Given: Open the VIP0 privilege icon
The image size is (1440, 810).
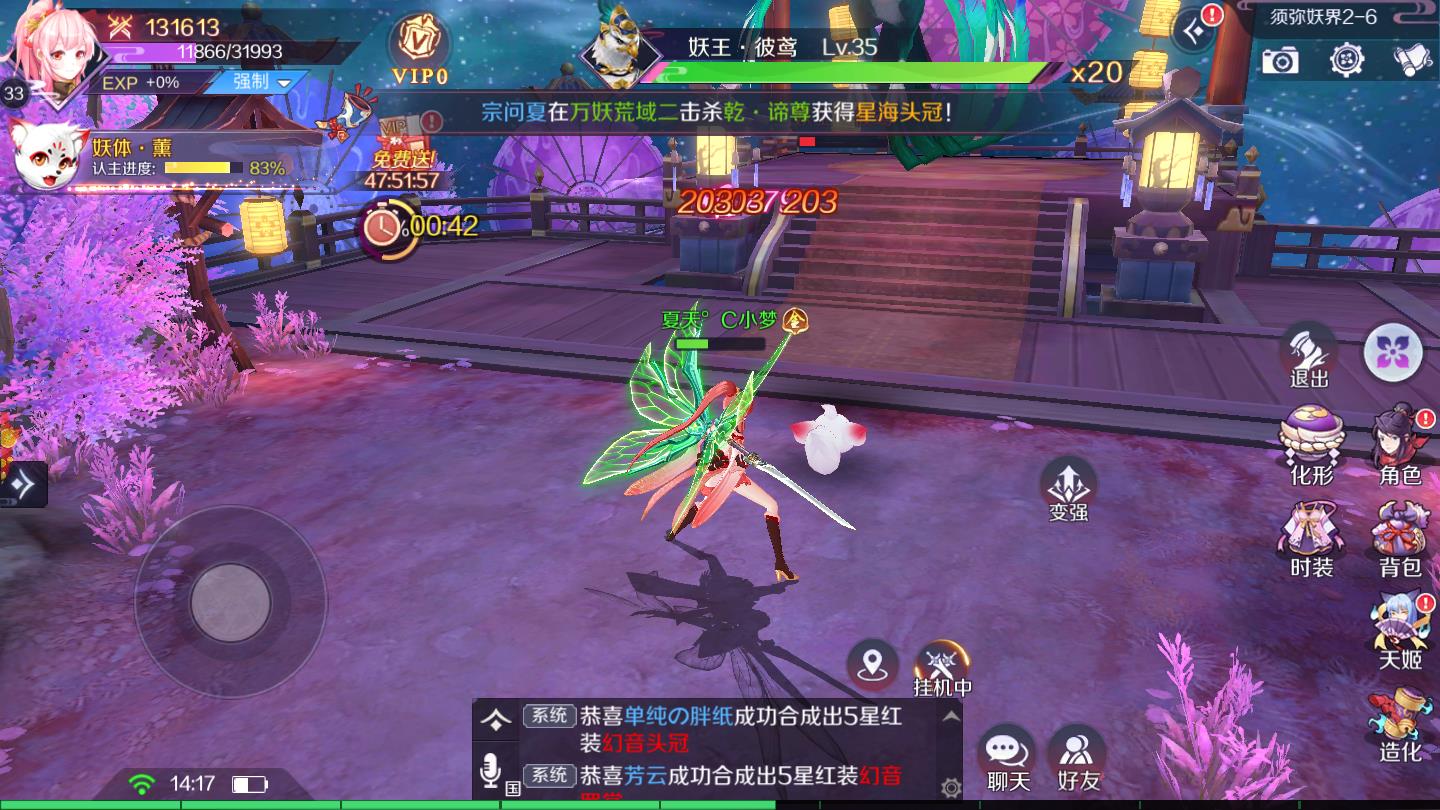Looking at the screenshot, I should tap(419, 48).
